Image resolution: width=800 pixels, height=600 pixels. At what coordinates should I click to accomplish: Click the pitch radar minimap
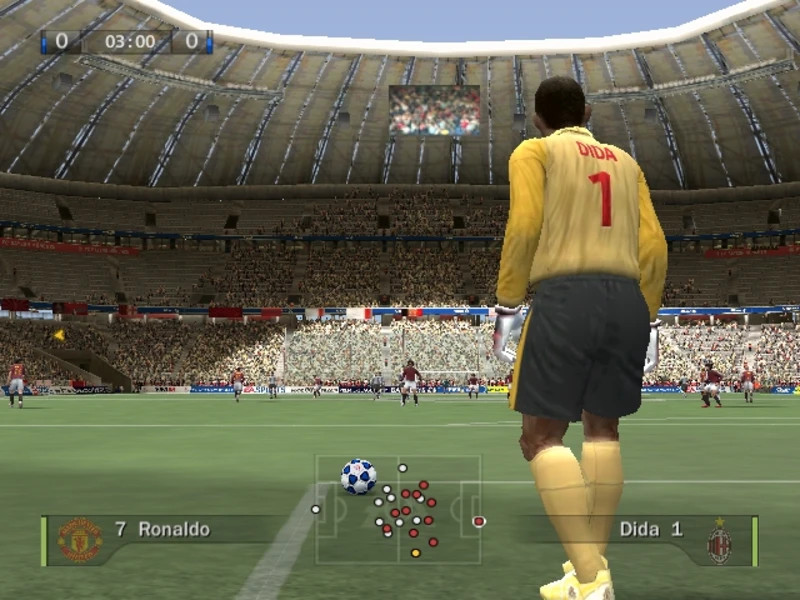[398, 510]
